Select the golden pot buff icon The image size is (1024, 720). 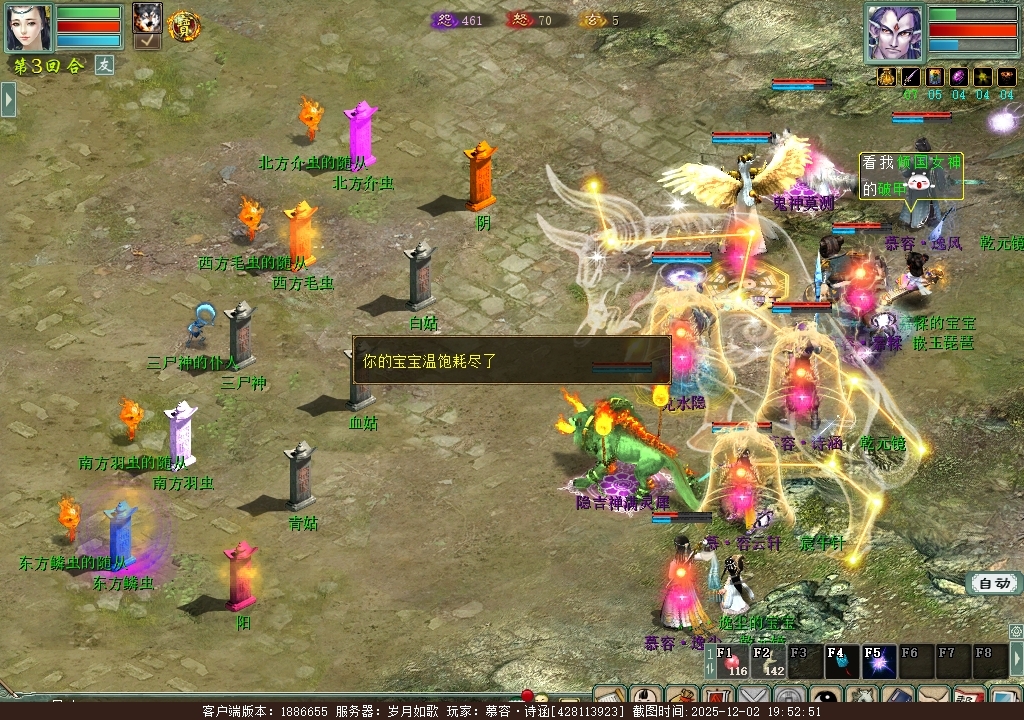pyautogui.click(x=886, y=77)
